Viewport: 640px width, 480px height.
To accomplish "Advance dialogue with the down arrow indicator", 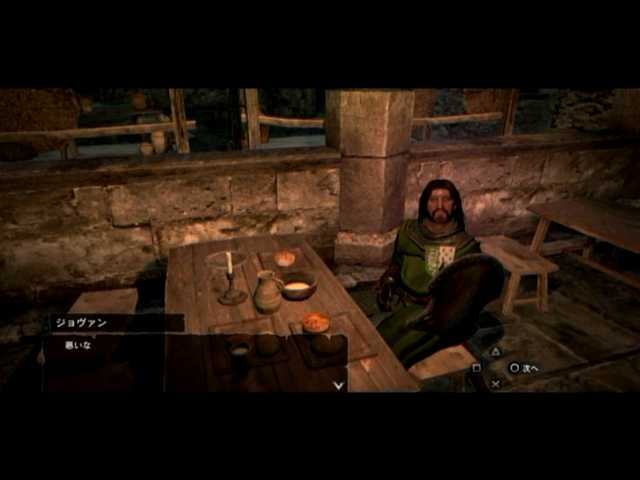I will 339,383.
